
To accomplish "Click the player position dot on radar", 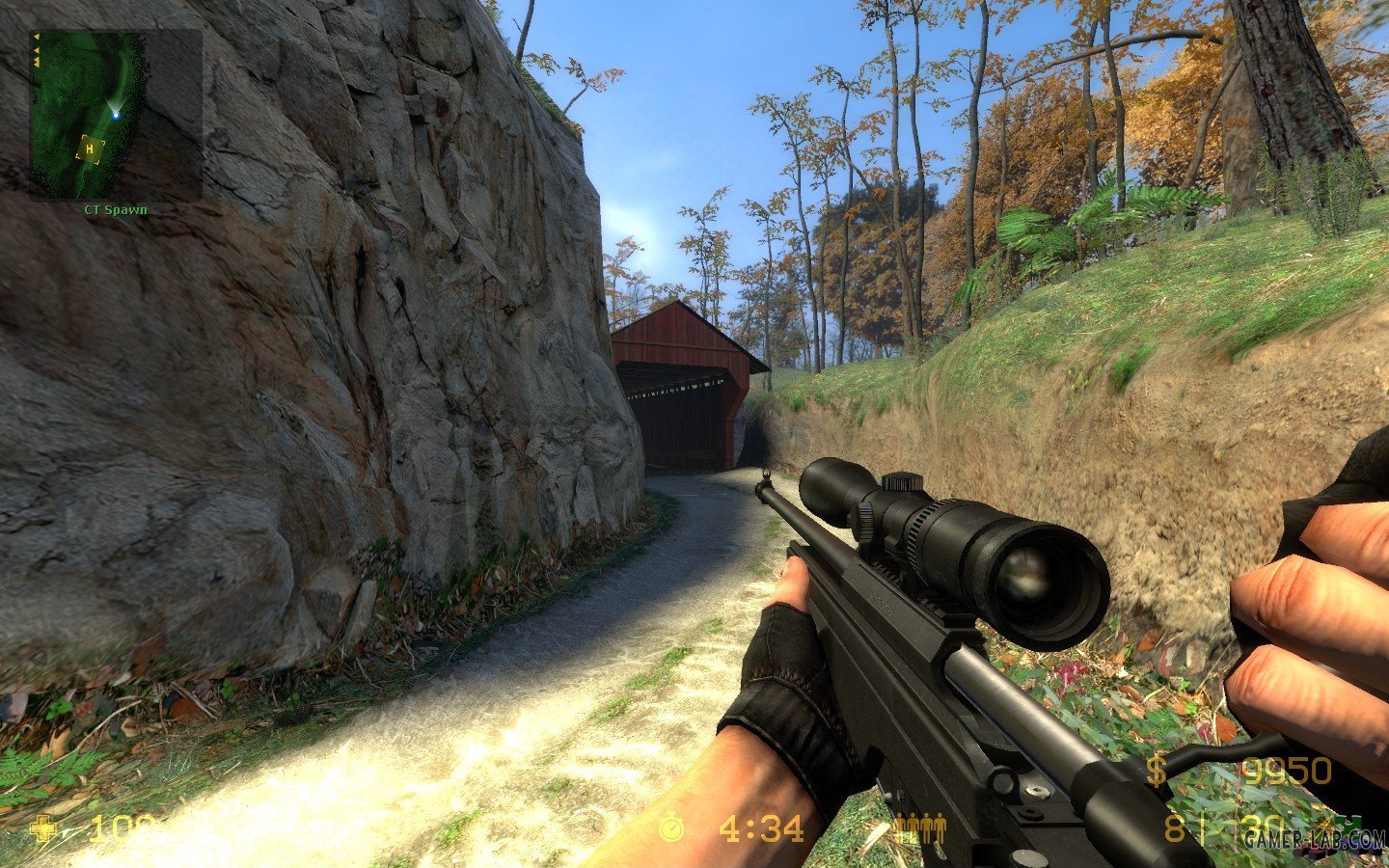I will 116,115.
